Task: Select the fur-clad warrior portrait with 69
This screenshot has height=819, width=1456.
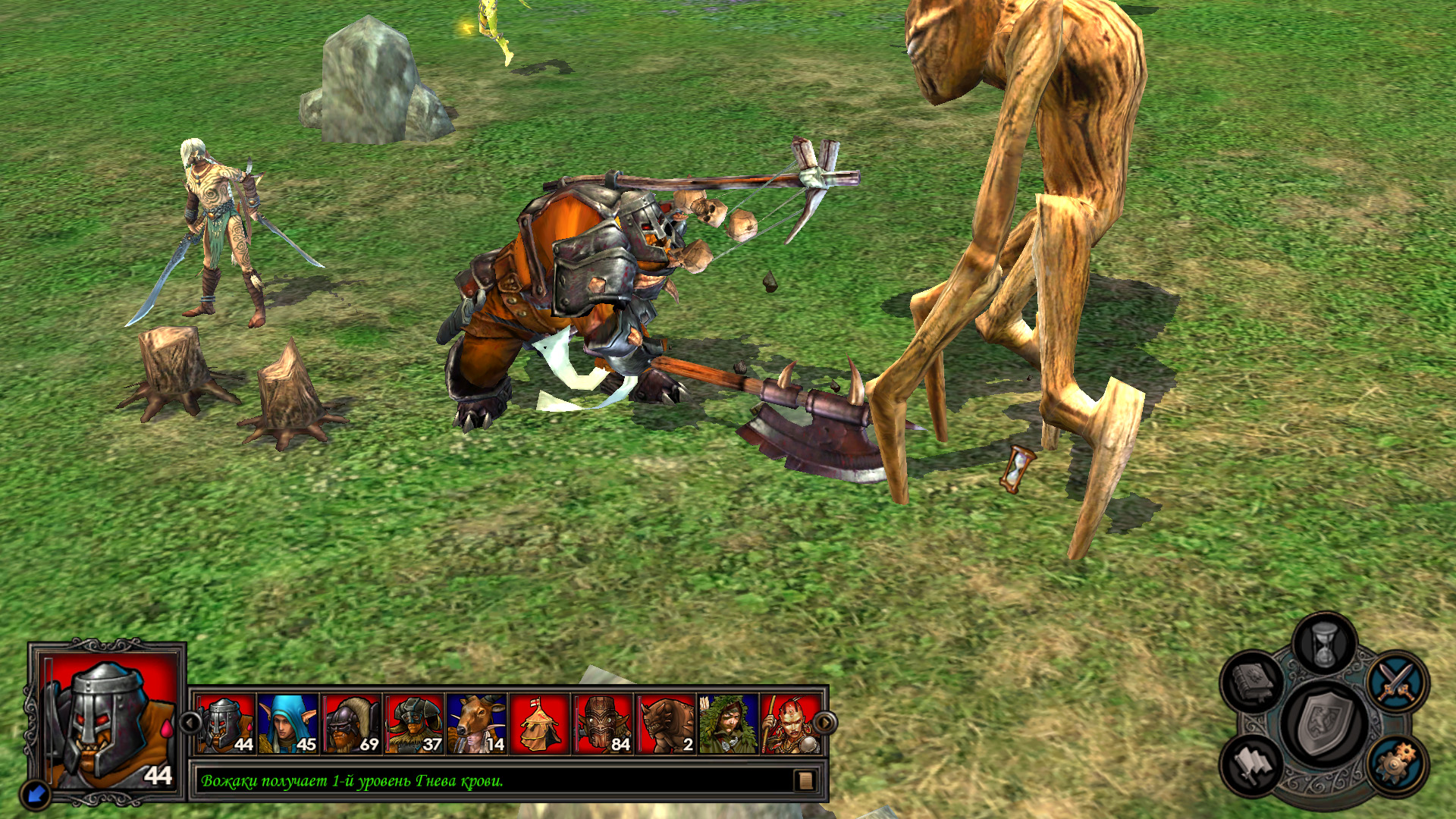Action: tap(351, 724)
